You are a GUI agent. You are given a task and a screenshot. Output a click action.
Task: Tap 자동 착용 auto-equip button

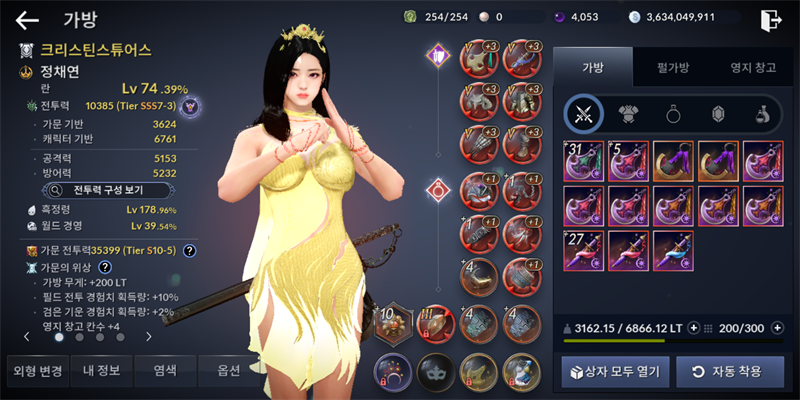coord(725,372)
